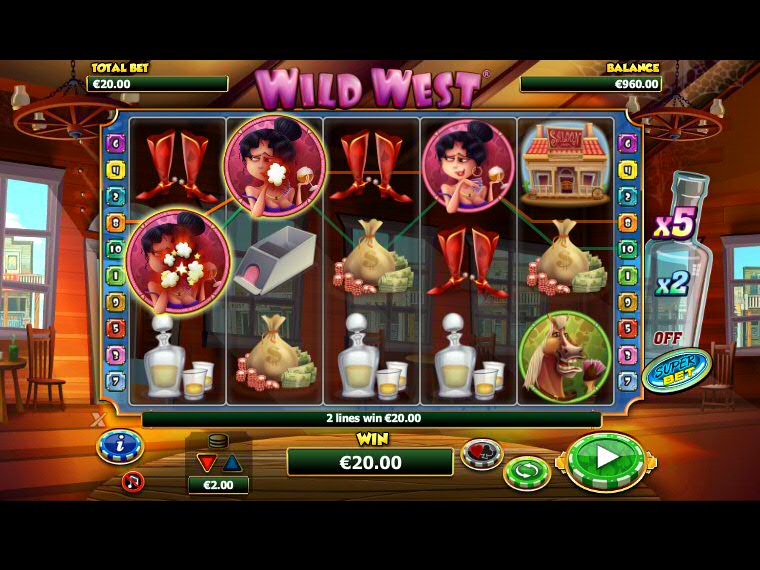Image resolution: width=760 pixels, height=570 pixels.
Task: Start autoplay with the green circular-arrows chip
Action: tap(527, 470)
